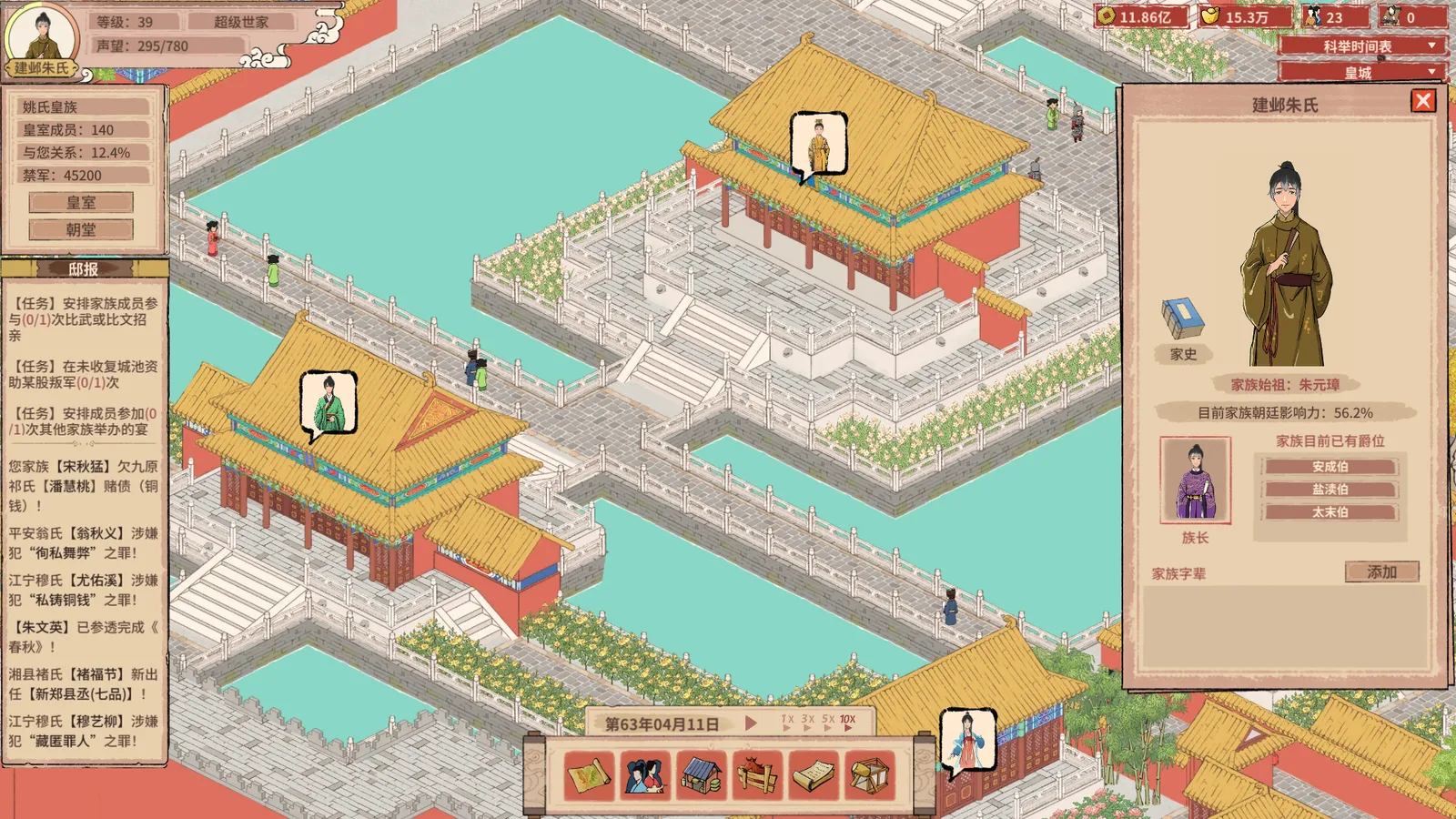Select the 族长 clan leader portrait

1195,480
